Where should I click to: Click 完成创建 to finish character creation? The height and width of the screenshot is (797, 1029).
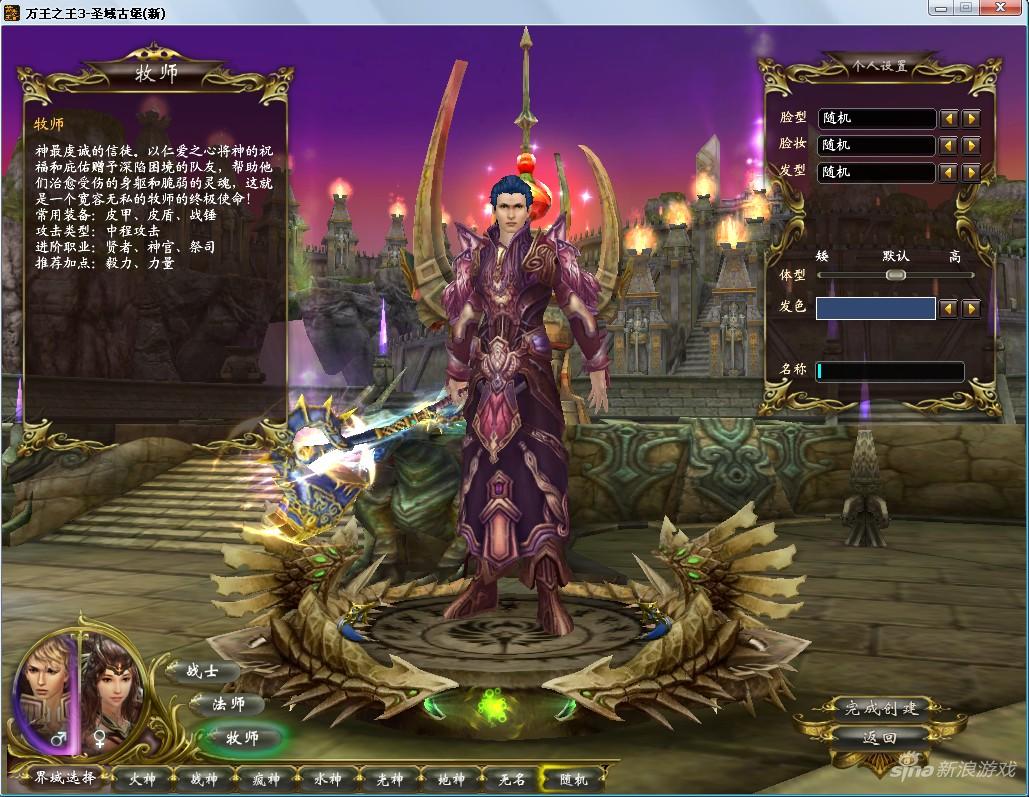coord(881,709)
